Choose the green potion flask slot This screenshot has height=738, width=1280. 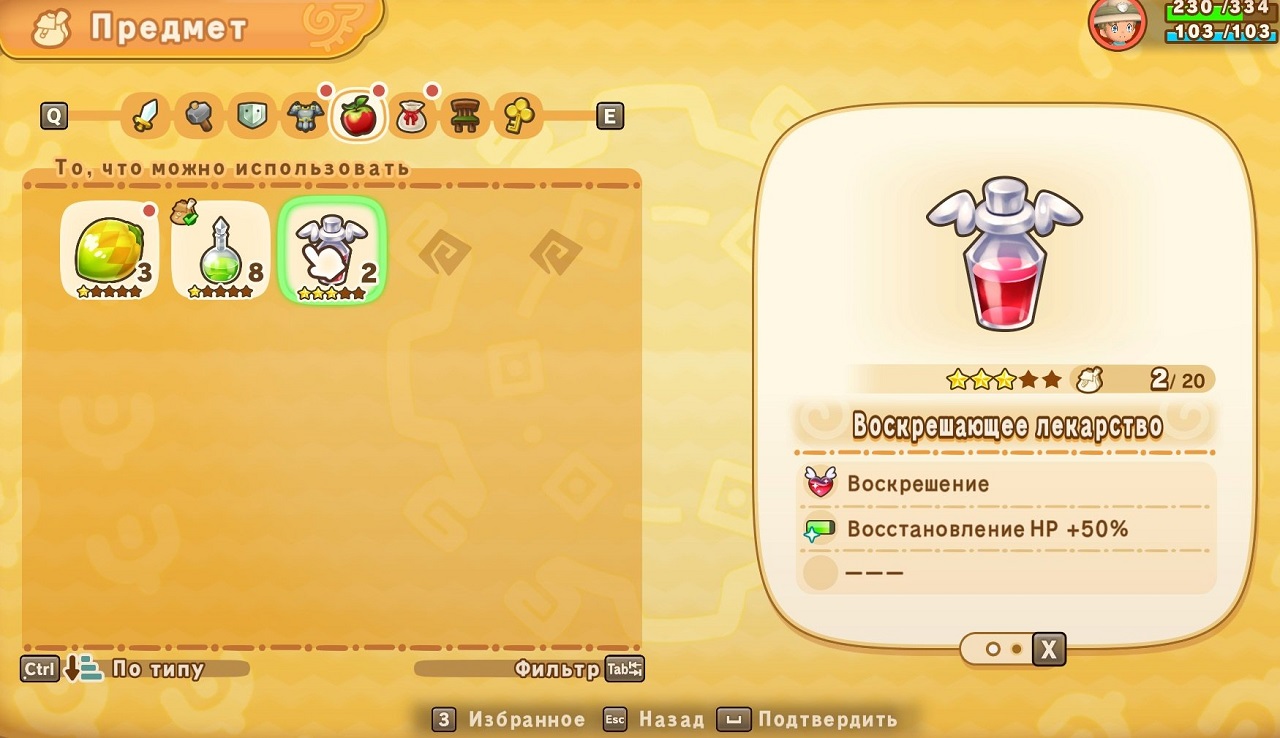click(221, 251)
